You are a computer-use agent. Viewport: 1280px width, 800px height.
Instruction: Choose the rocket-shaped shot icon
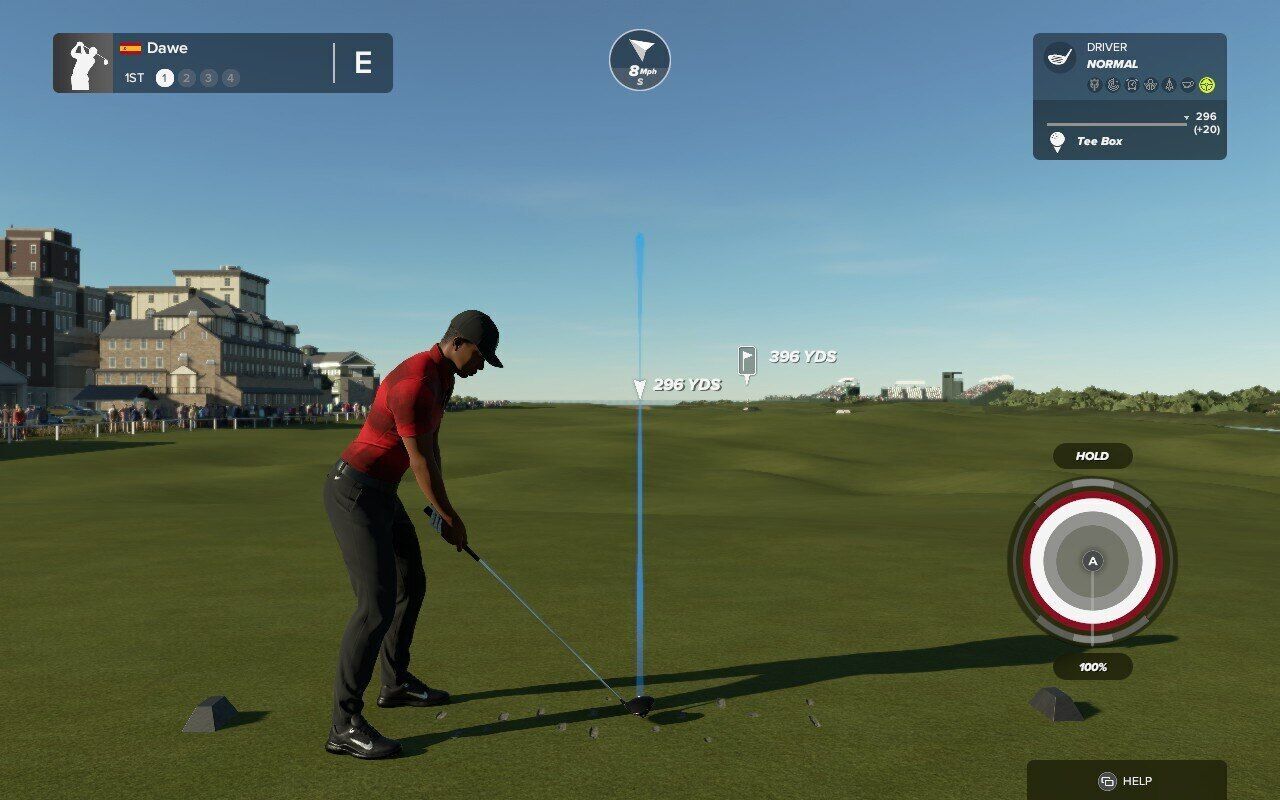[x=1169, y=85]
